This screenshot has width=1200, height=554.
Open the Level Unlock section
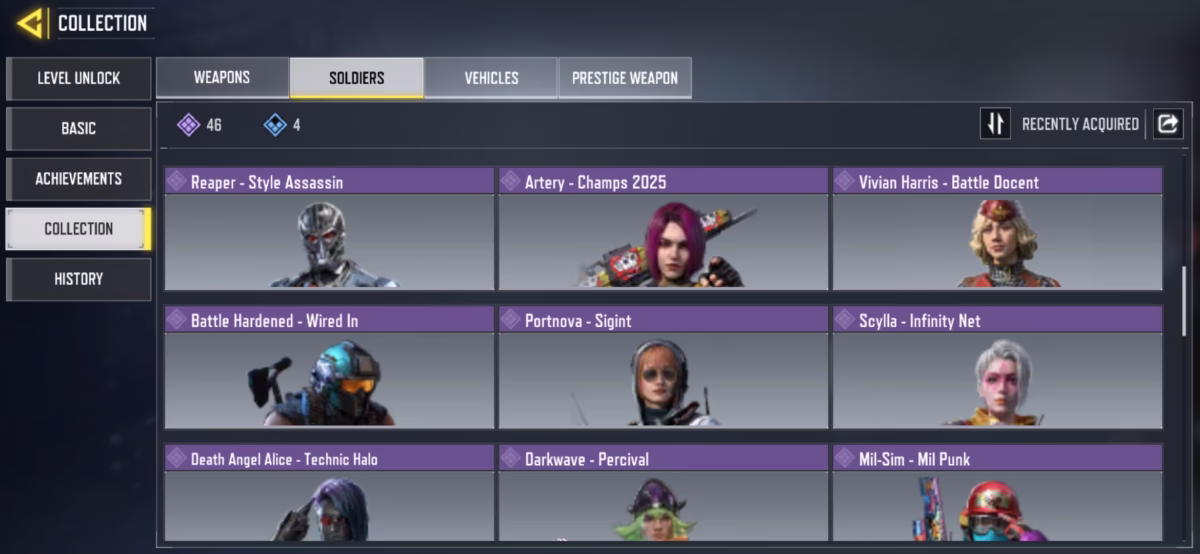pos(79,78)
